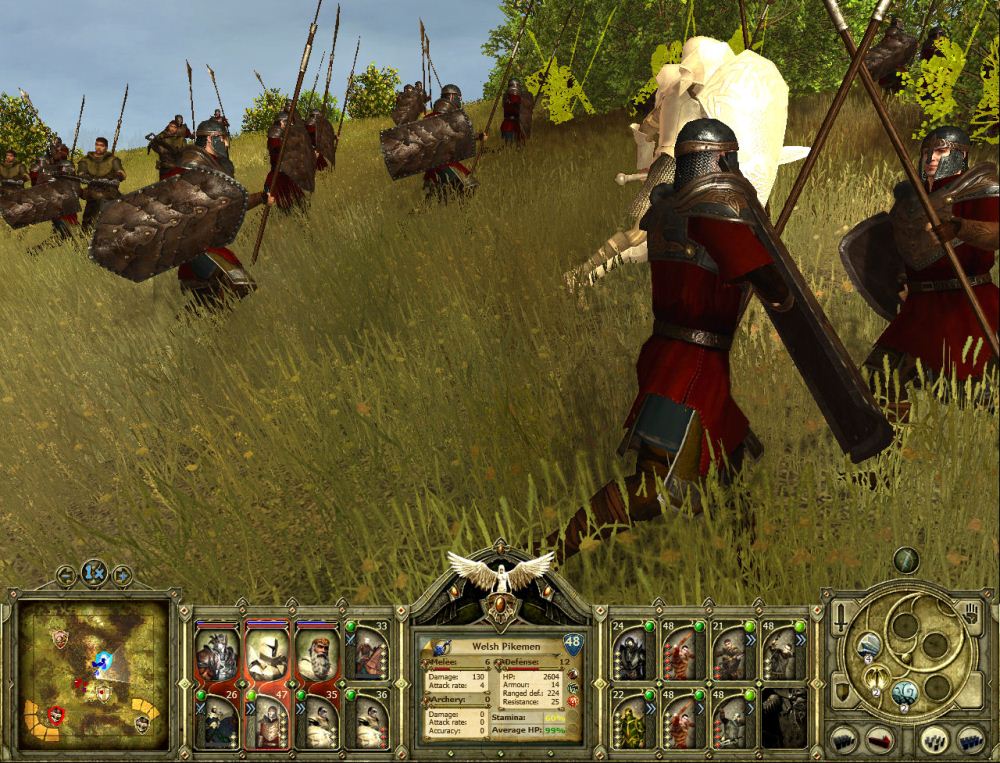Select the green-clad 22-soldier unit card
The height and width of the screenshot is (763, 1000).
coord(633,719)
